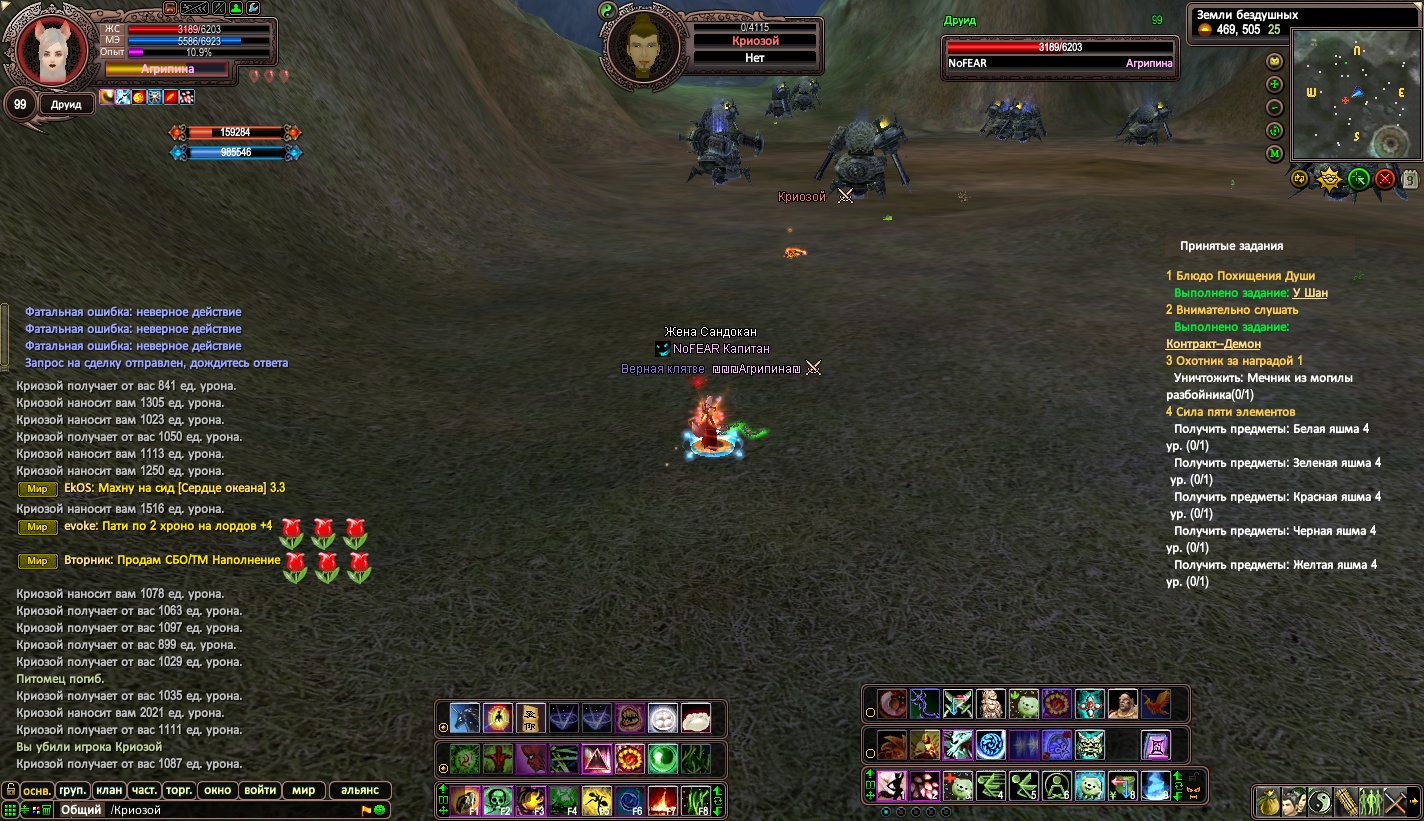This screenshot has height=821, width=1424.
Task: Activate the unicorn mount icon
Action: click(x=465, y=717)
